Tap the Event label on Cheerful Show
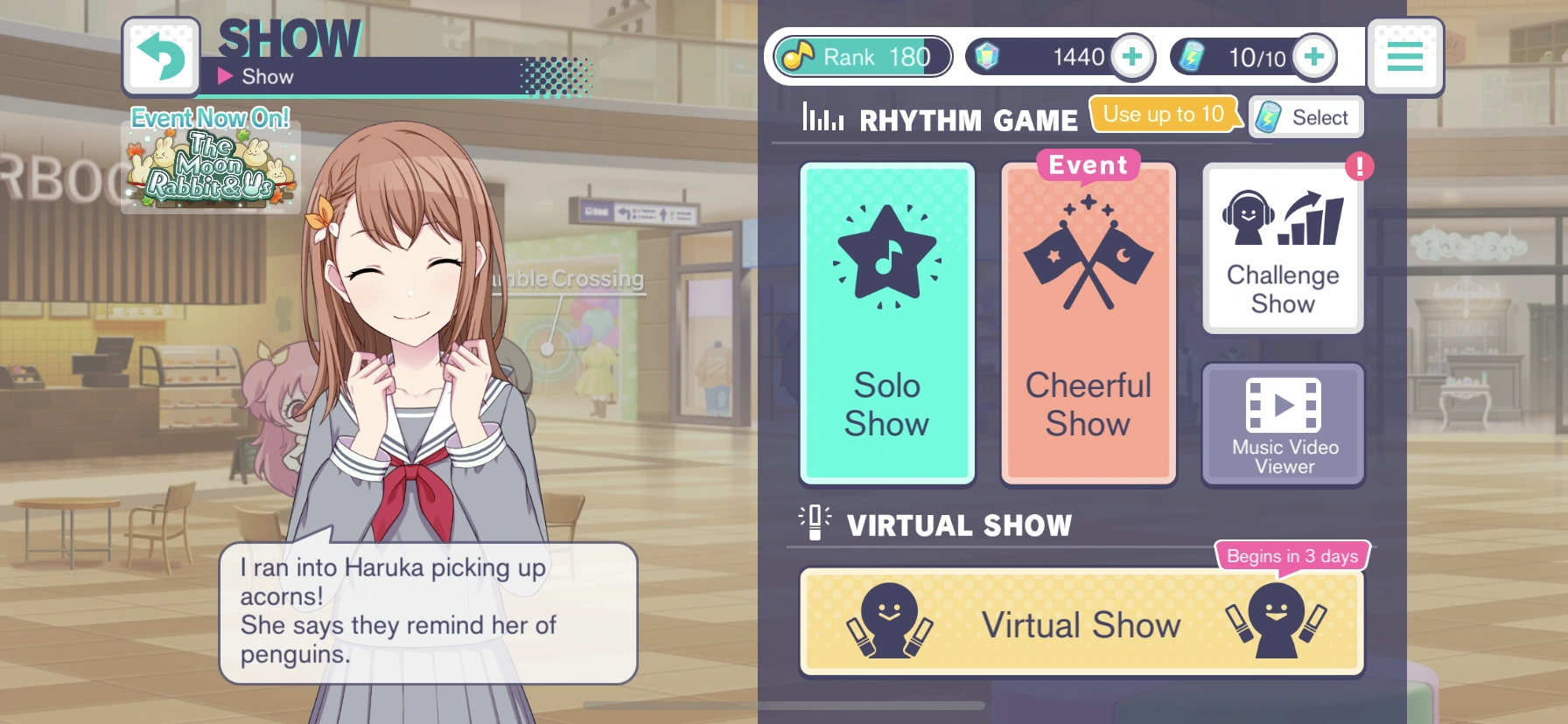This screenshot has width=1568, height=724. tap(1086, 164)
